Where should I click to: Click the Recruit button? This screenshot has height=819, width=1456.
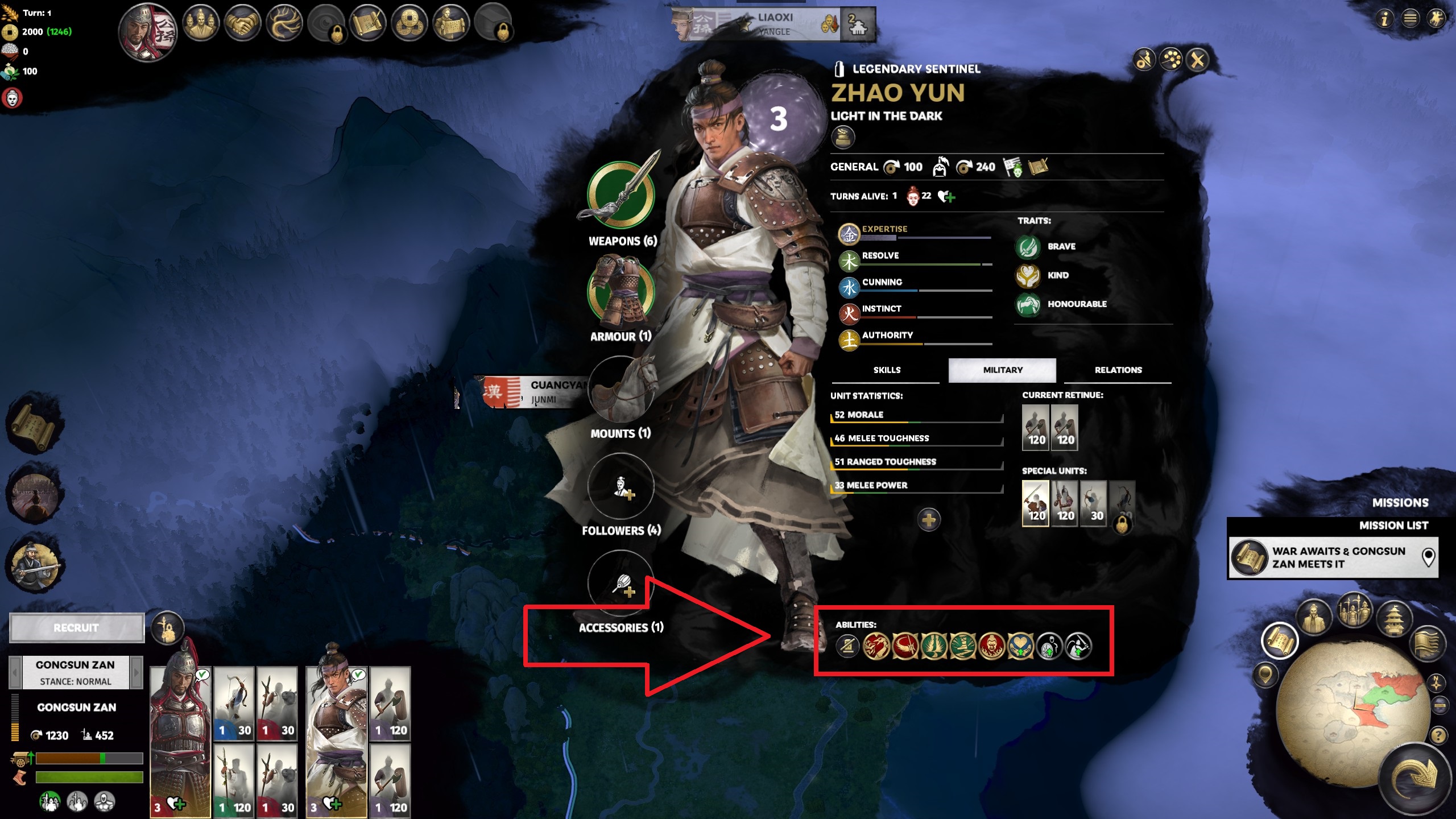(x=77, y=628)
